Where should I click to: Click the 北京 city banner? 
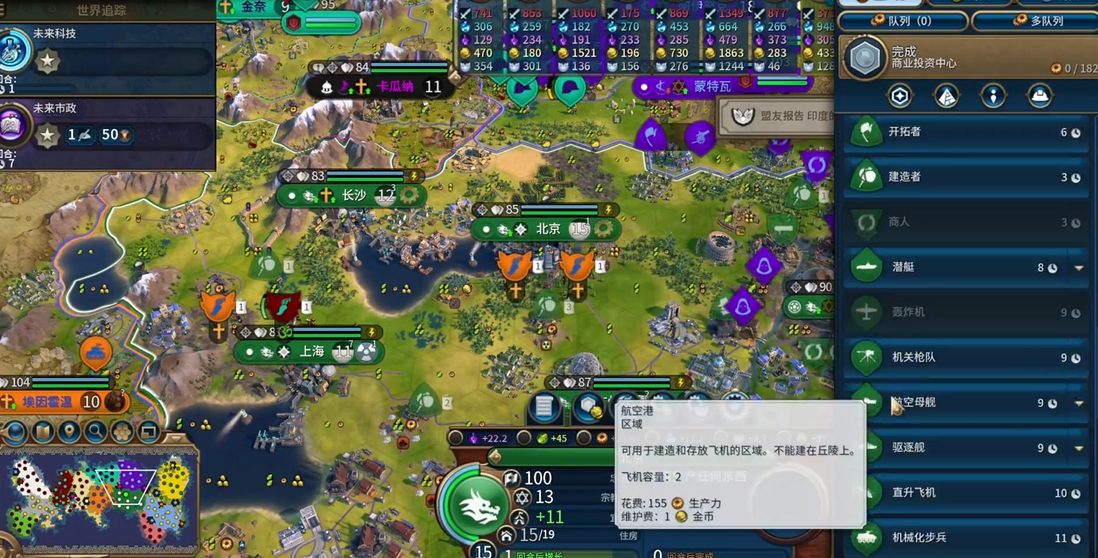(546, 229)
